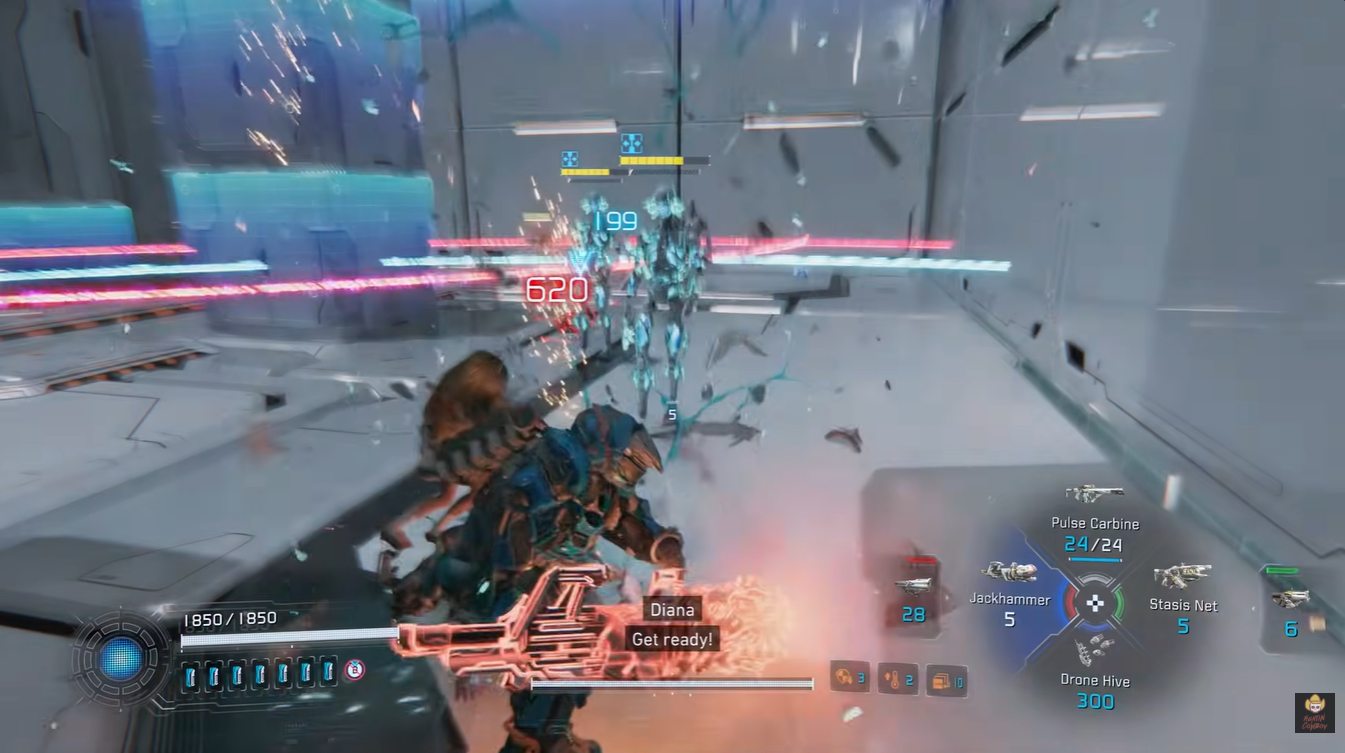Open Diana's 'Get ready!' dialog prompt
The width and height of the screenshot is (1345, 753).
coord(672,639)
